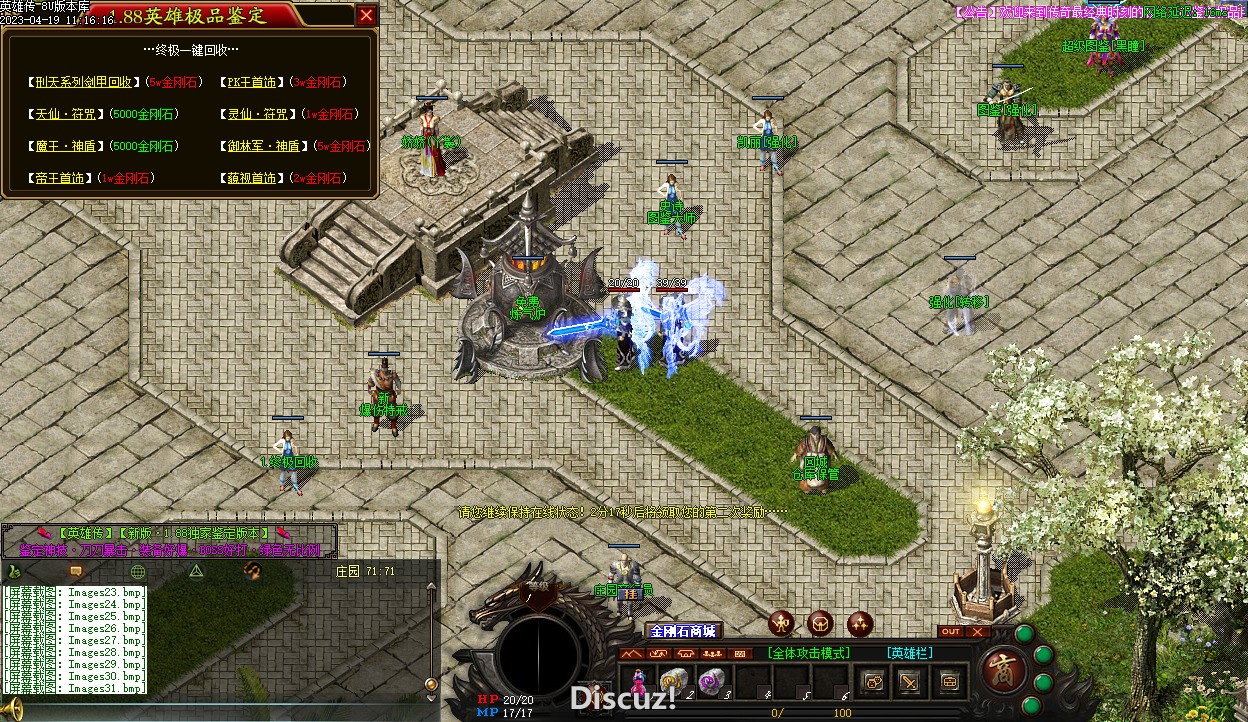Use the purple-marked scroll in hotbar slot 3
This screenshot has width=1248, height=722.
pyautogui.click(x=711, y=682)
